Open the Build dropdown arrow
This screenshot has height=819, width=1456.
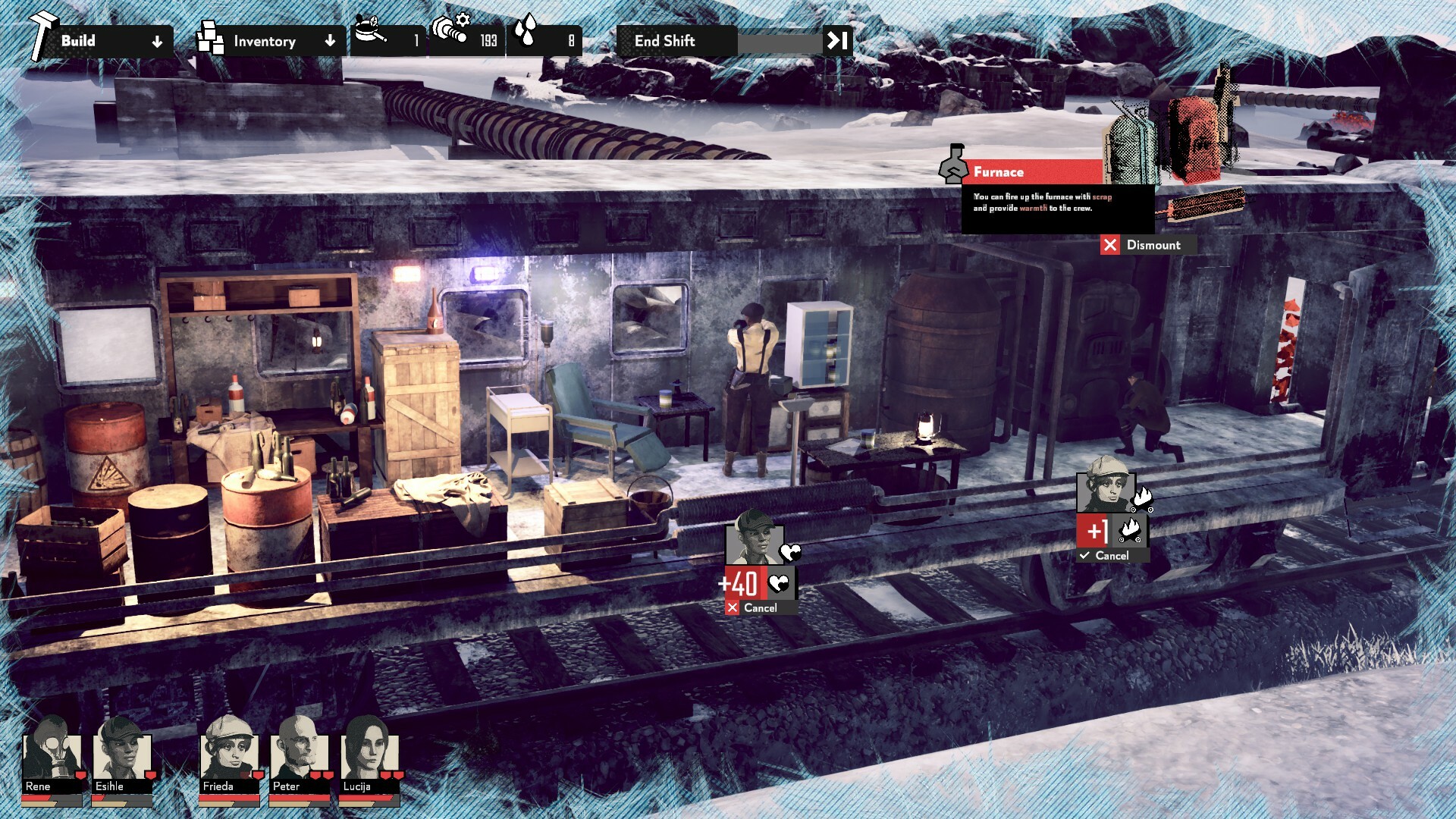[158, 42]
